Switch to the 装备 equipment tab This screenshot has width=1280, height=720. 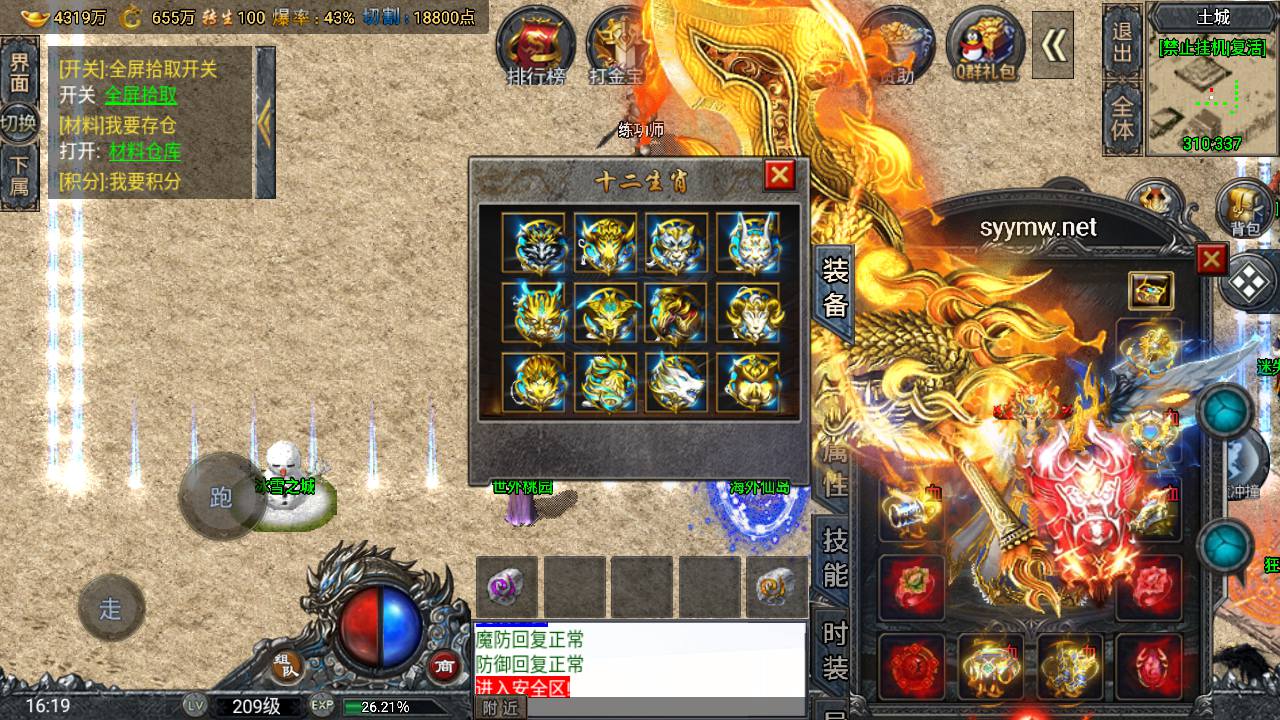coord(835,288)
